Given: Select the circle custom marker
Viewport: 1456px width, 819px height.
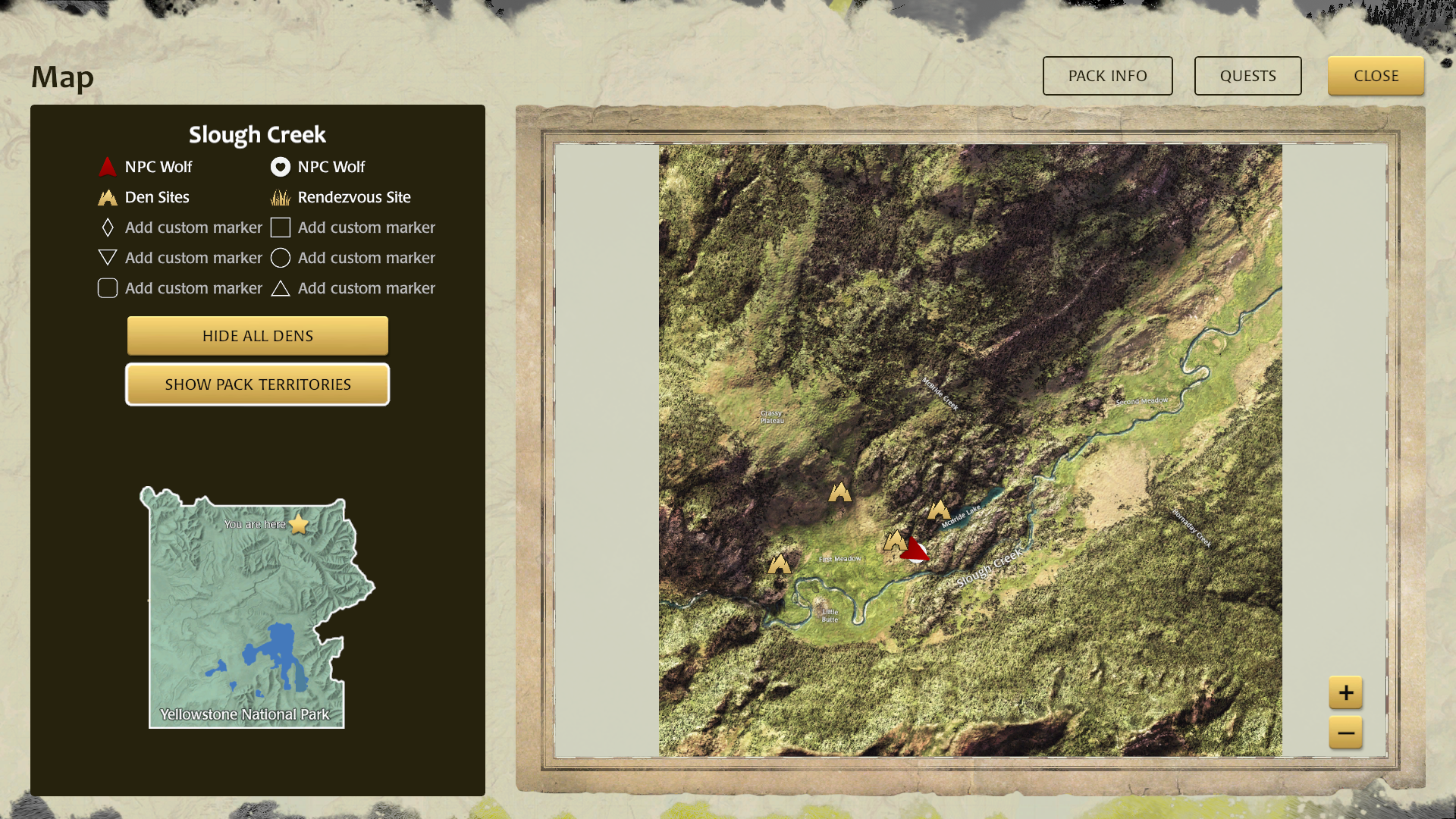Looking at the screenshot, I should (x=281, y=258).
